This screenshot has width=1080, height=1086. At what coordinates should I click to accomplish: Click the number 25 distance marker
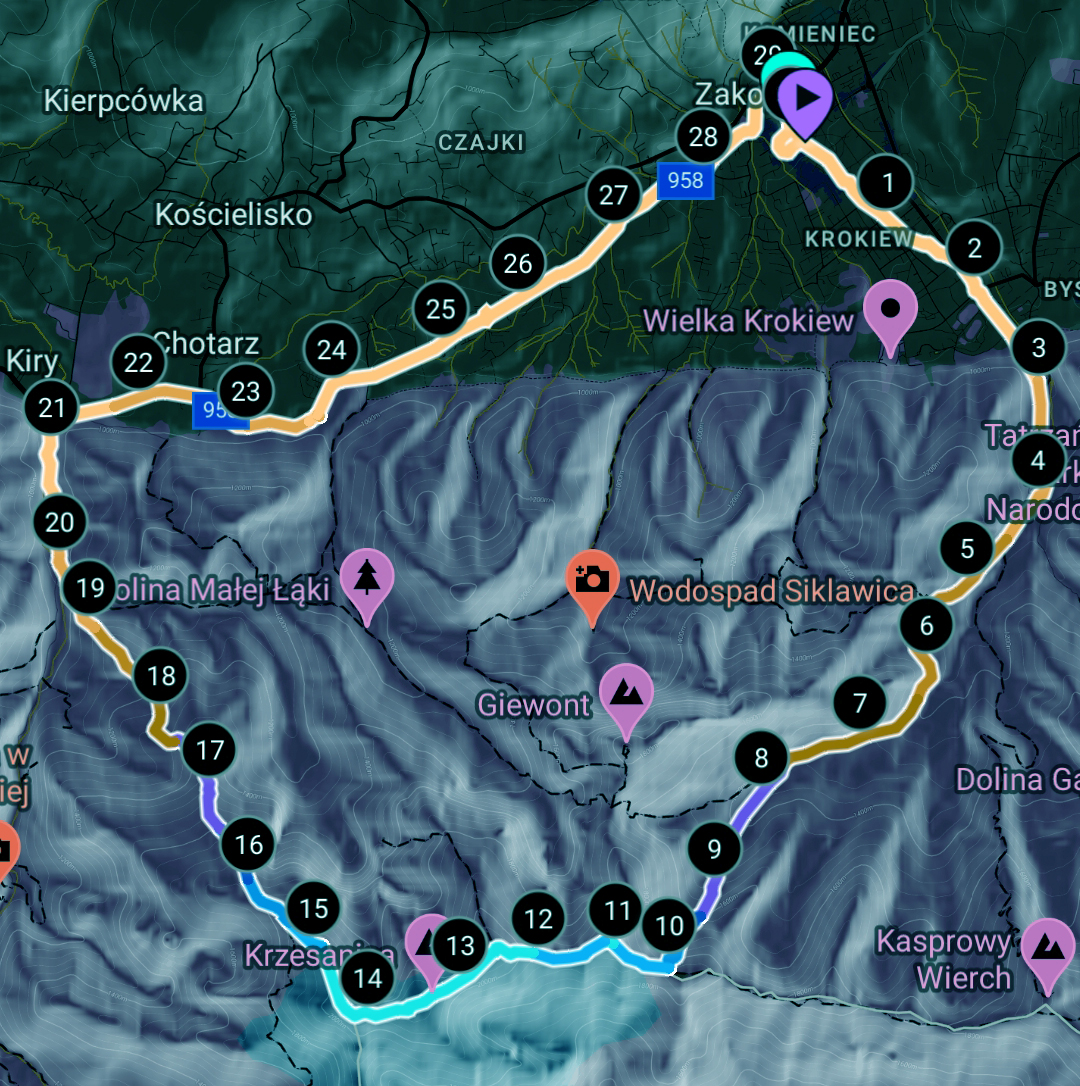pyautogui.click(x=441, y=309)
